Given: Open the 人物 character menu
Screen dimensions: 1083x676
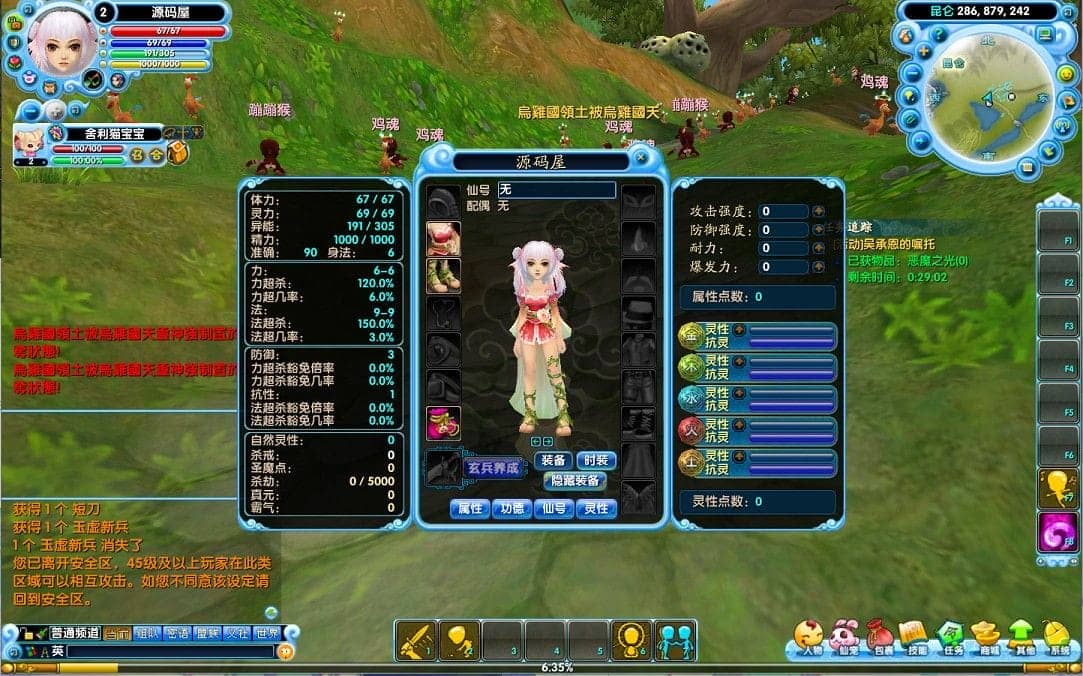Looking at the screenshot, I should coord(809,636).
